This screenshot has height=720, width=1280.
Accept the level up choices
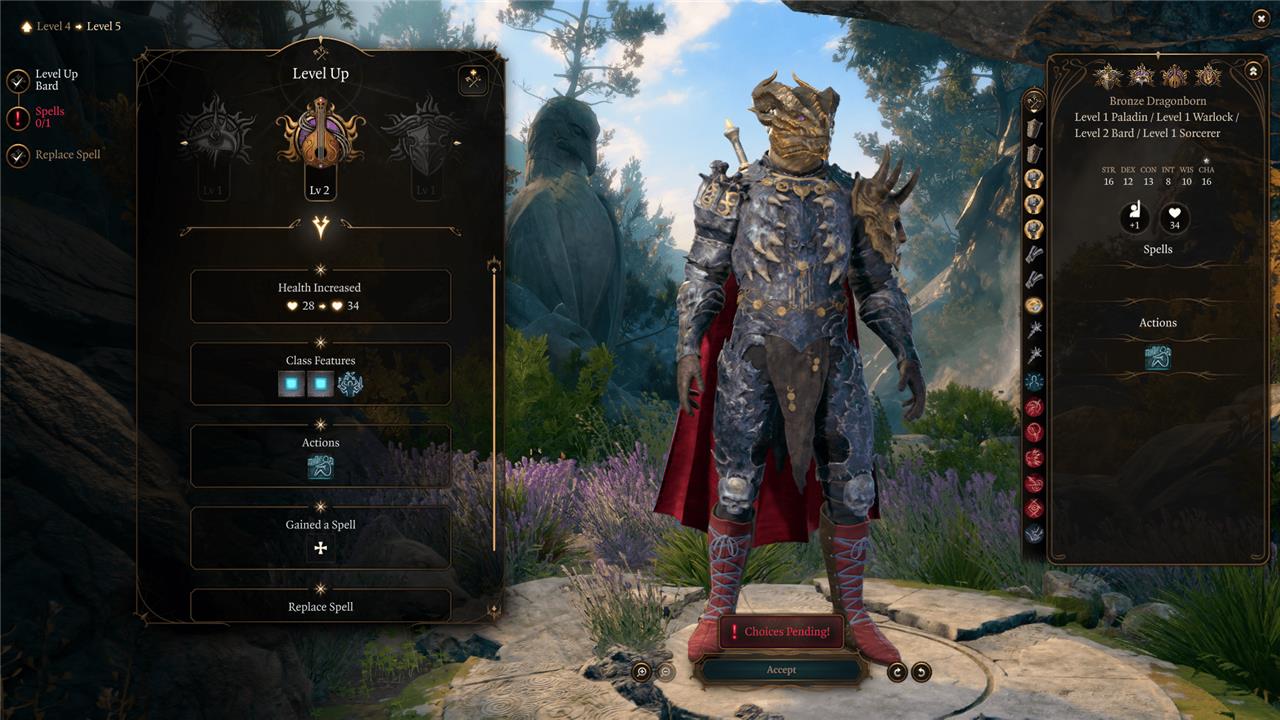(x=781, y=670)
